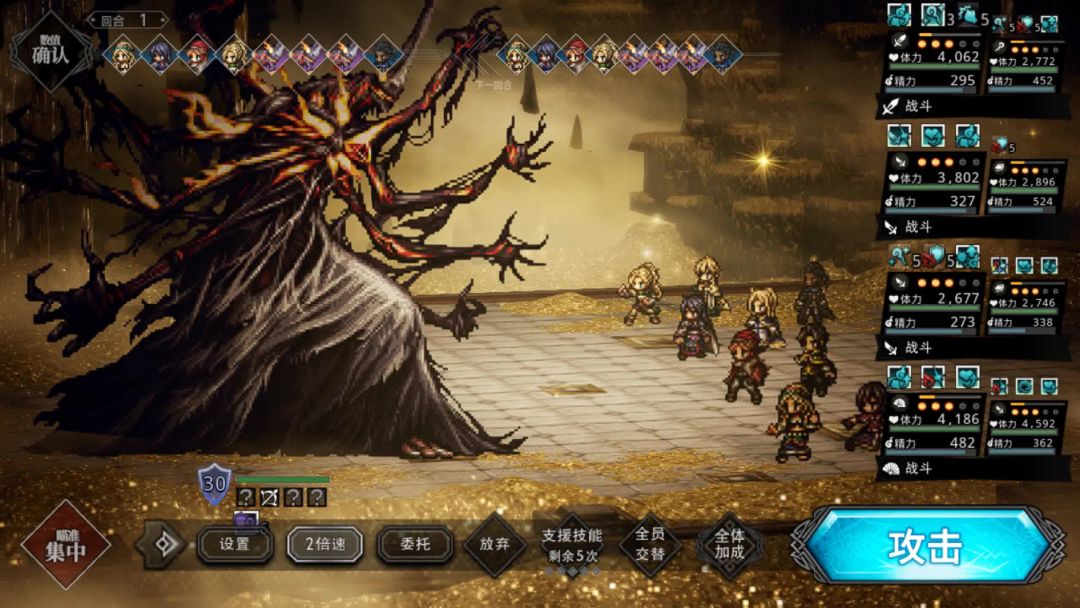Choose the back-row ally with 2,772 HP
1080x608 pixels.
click(1023, 62)
